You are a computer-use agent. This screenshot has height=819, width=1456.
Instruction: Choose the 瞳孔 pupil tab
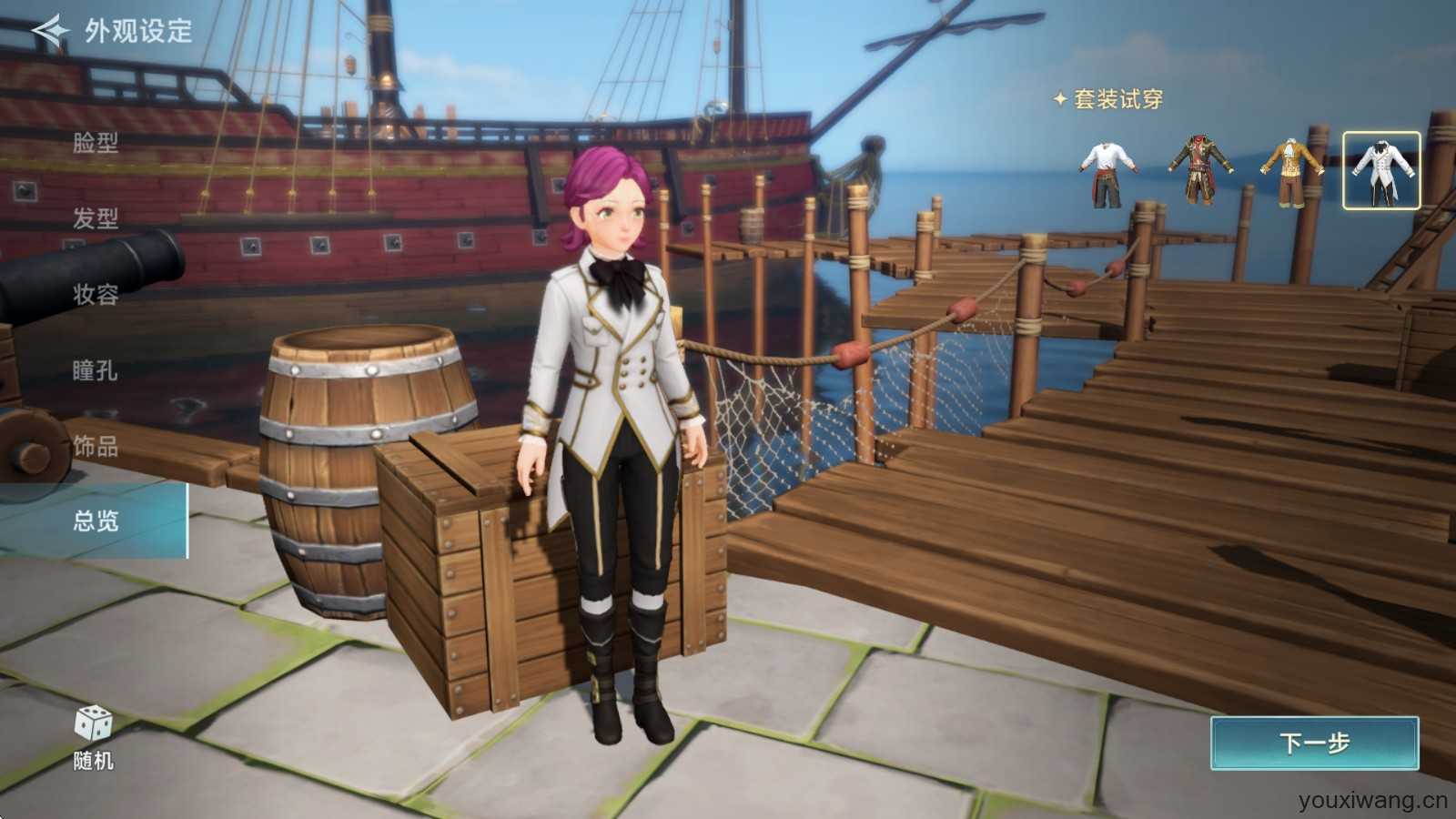[96, 370]
